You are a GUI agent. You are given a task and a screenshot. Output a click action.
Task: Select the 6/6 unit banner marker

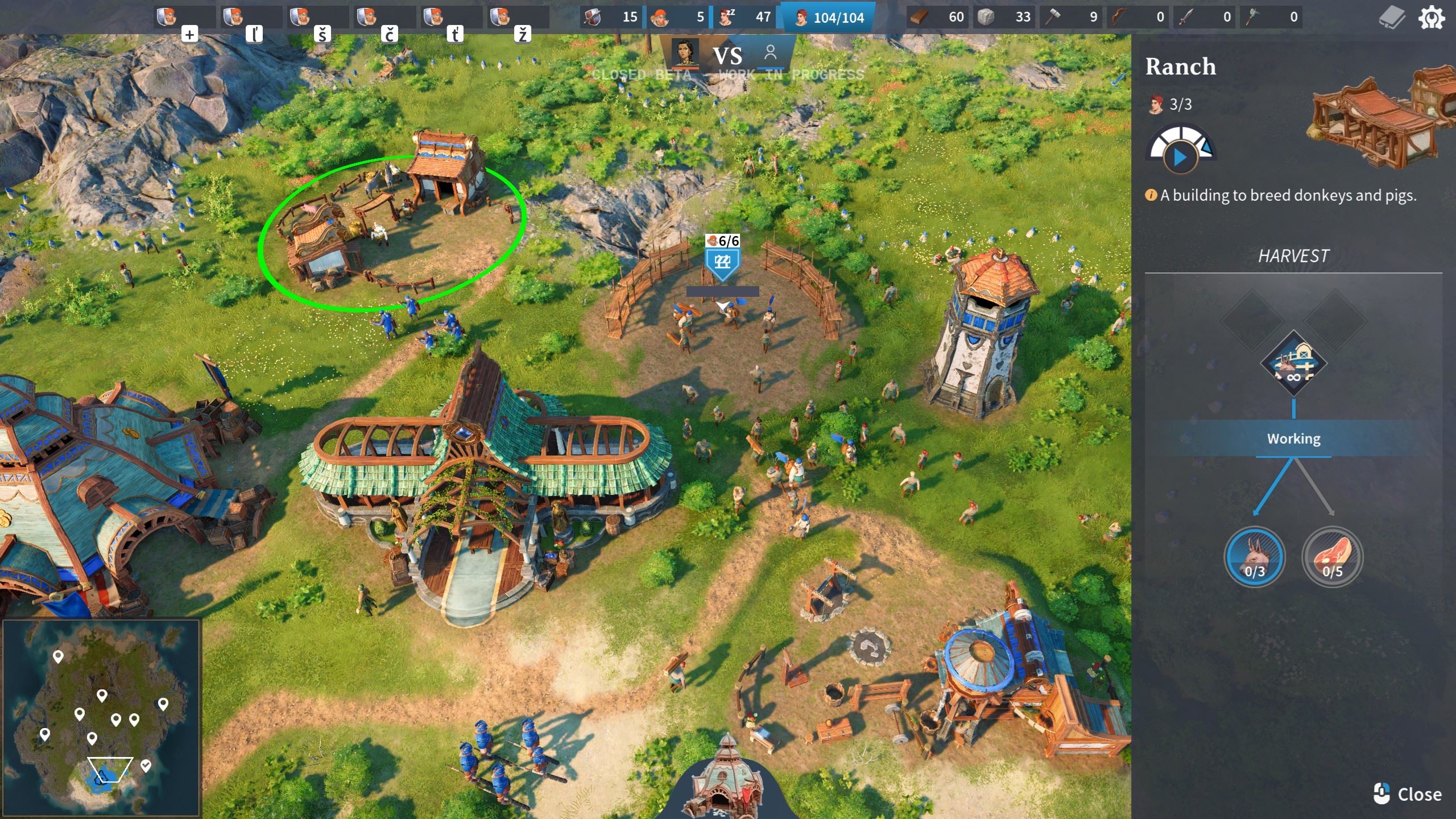[722, 258]
